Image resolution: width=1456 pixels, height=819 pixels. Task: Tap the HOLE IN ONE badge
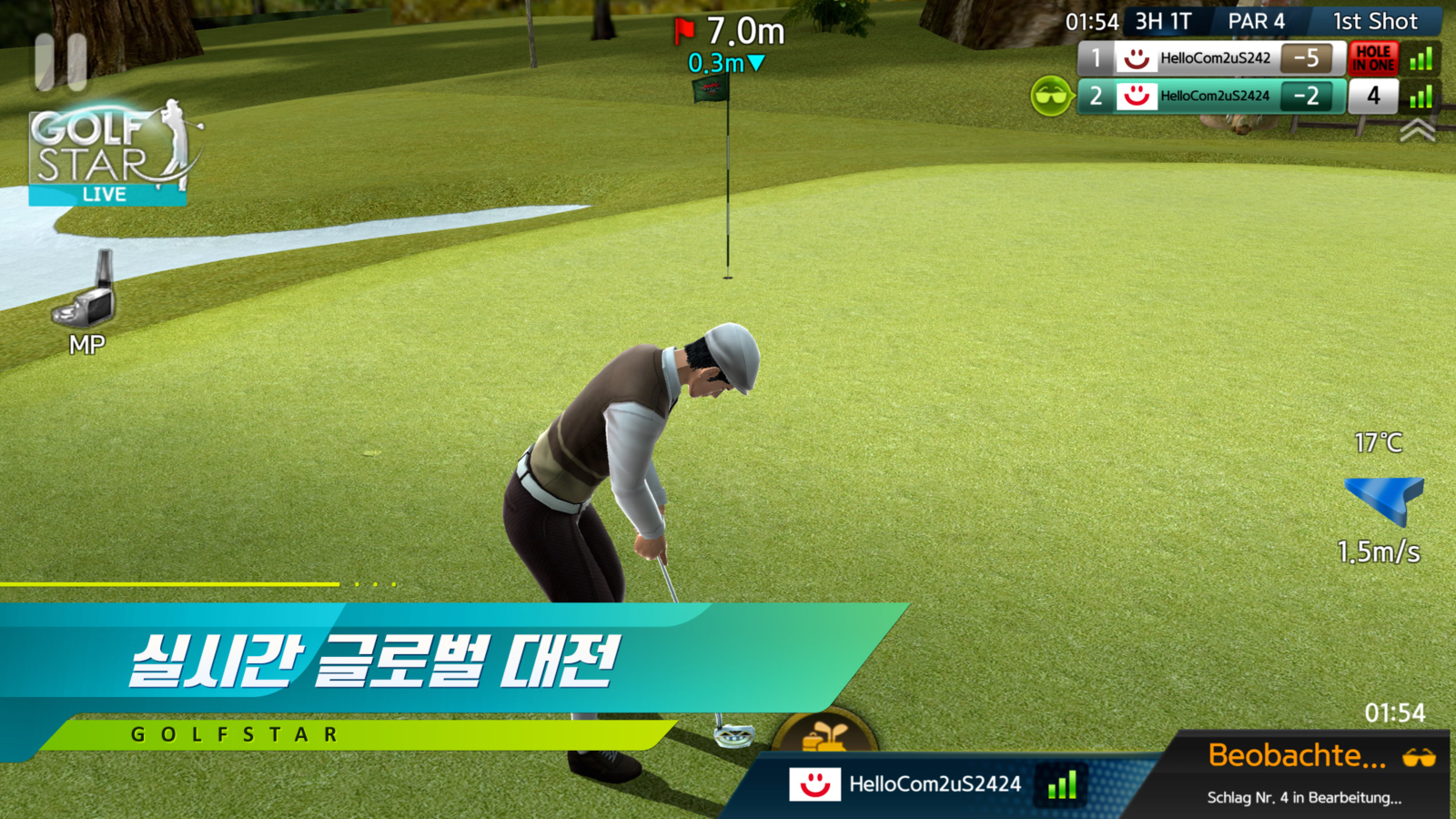[x=1376, y=59]
